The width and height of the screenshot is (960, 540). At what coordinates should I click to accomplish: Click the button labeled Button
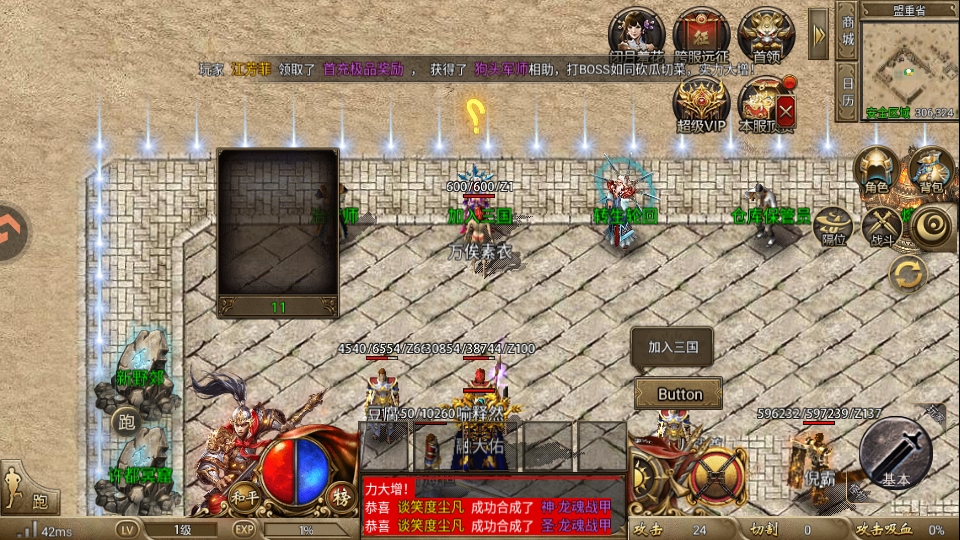(x=679, y=394)
